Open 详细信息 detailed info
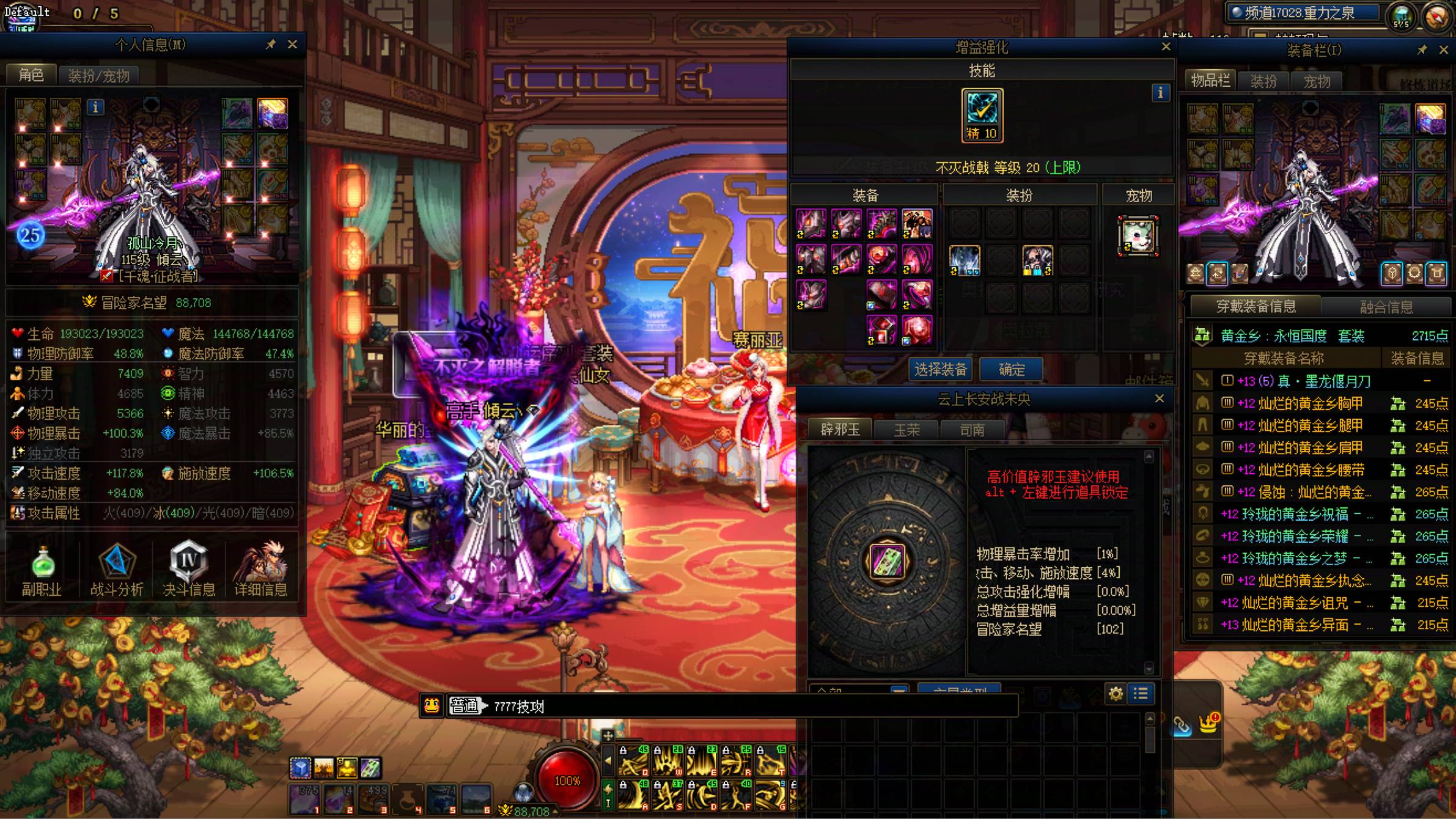1456x819 pixels. coord(261,569)
